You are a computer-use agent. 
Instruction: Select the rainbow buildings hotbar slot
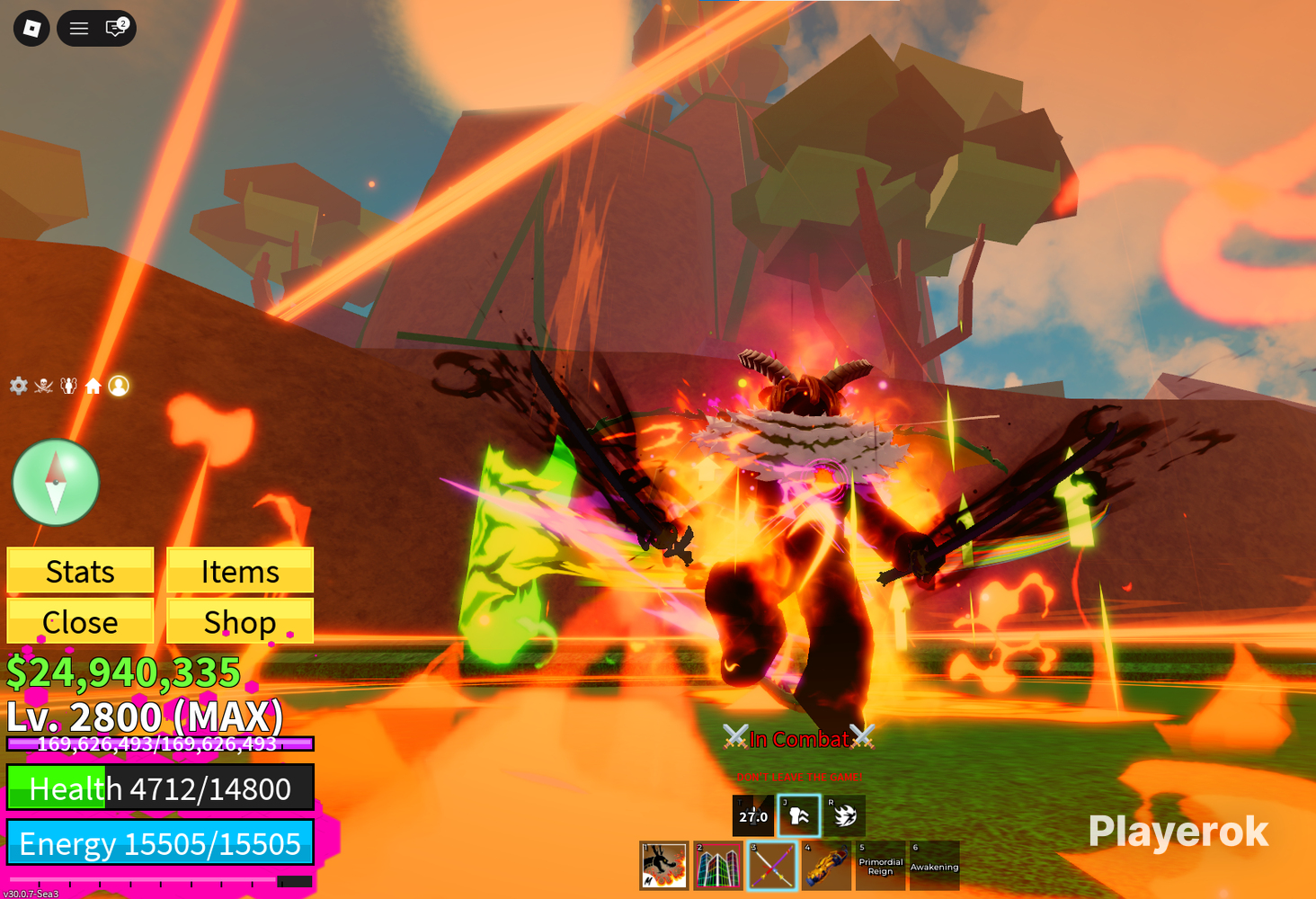point(718,866)
